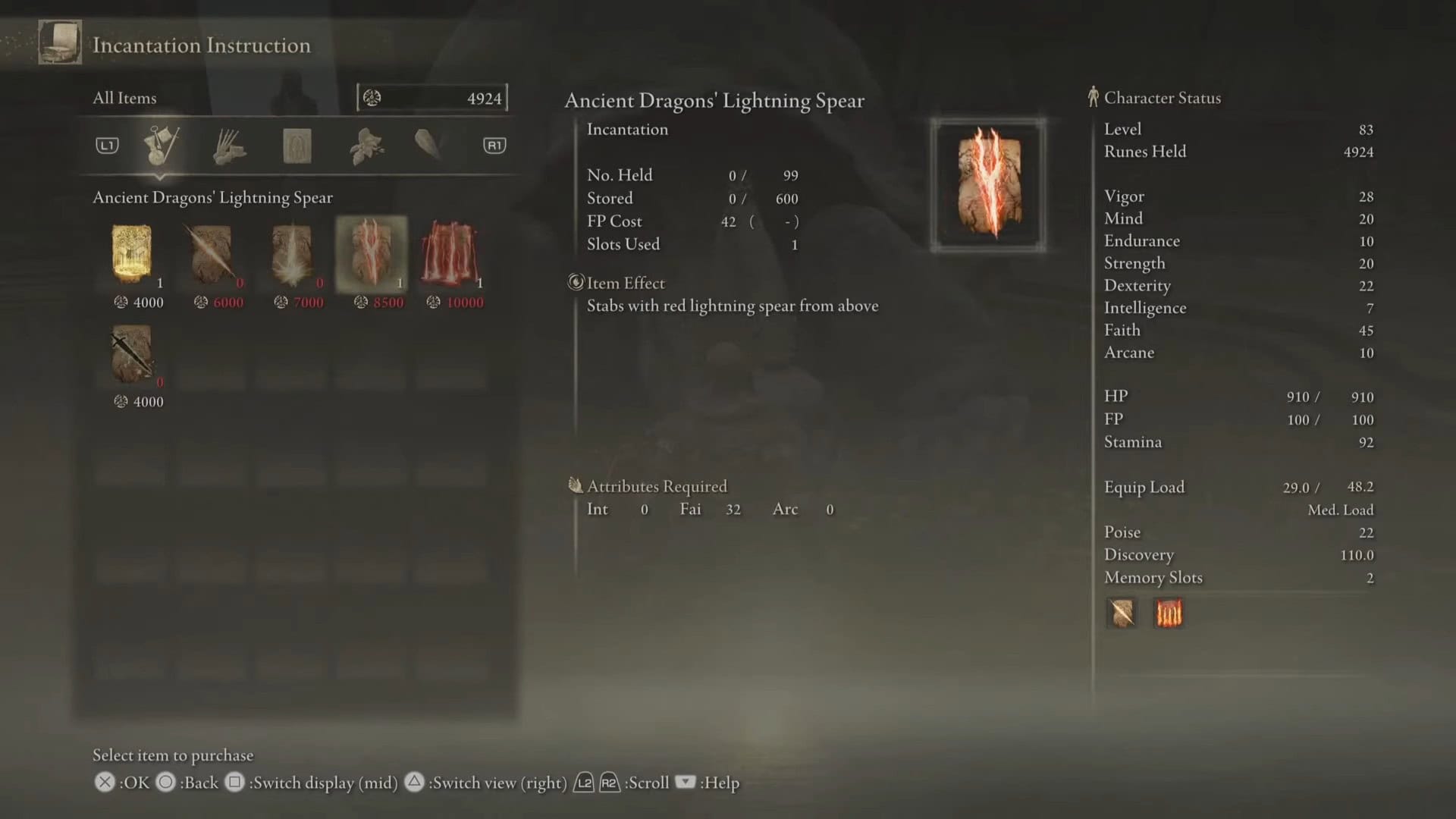Choose the white burst incantation priced 7000
The image size is (1456, 819).
click(292, 255)
